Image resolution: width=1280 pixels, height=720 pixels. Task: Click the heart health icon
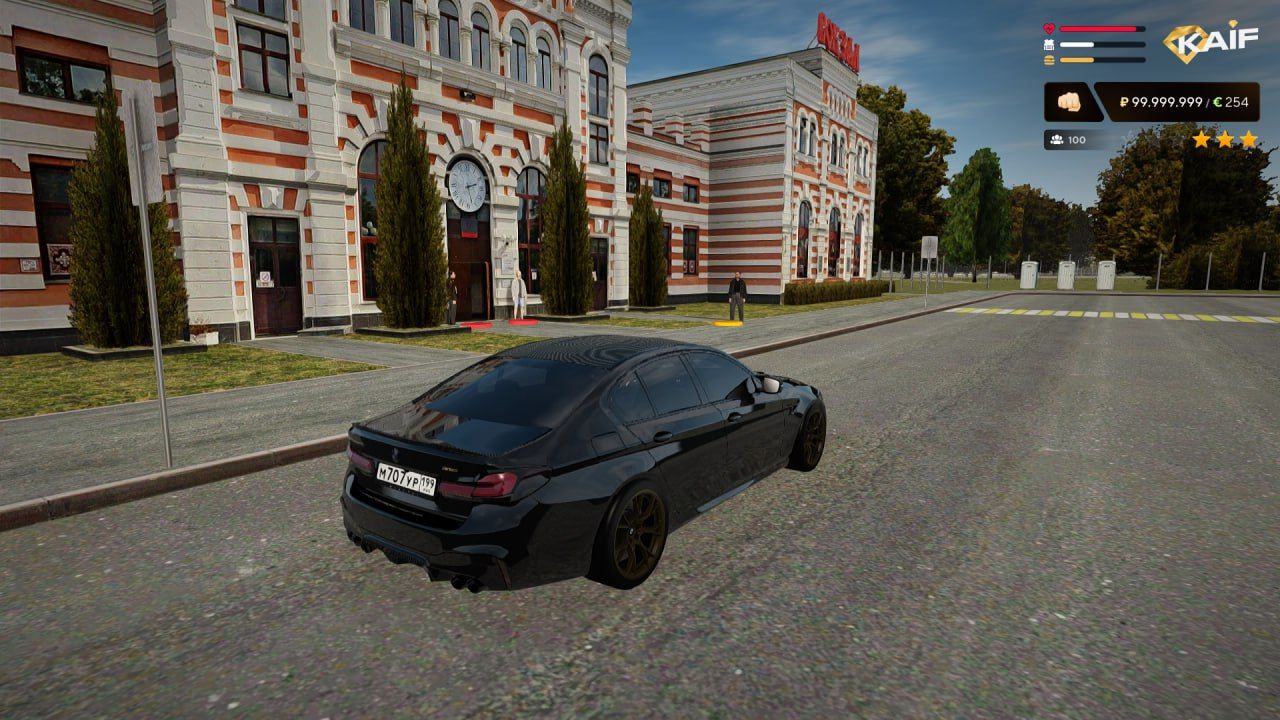pos(1049,29)
